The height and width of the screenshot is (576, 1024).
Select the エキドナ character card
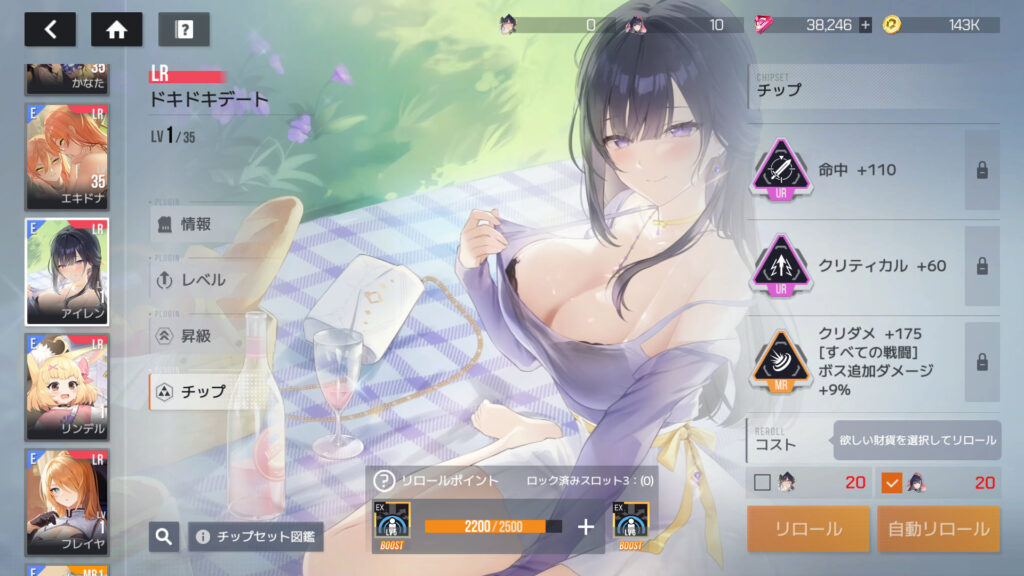67,155
